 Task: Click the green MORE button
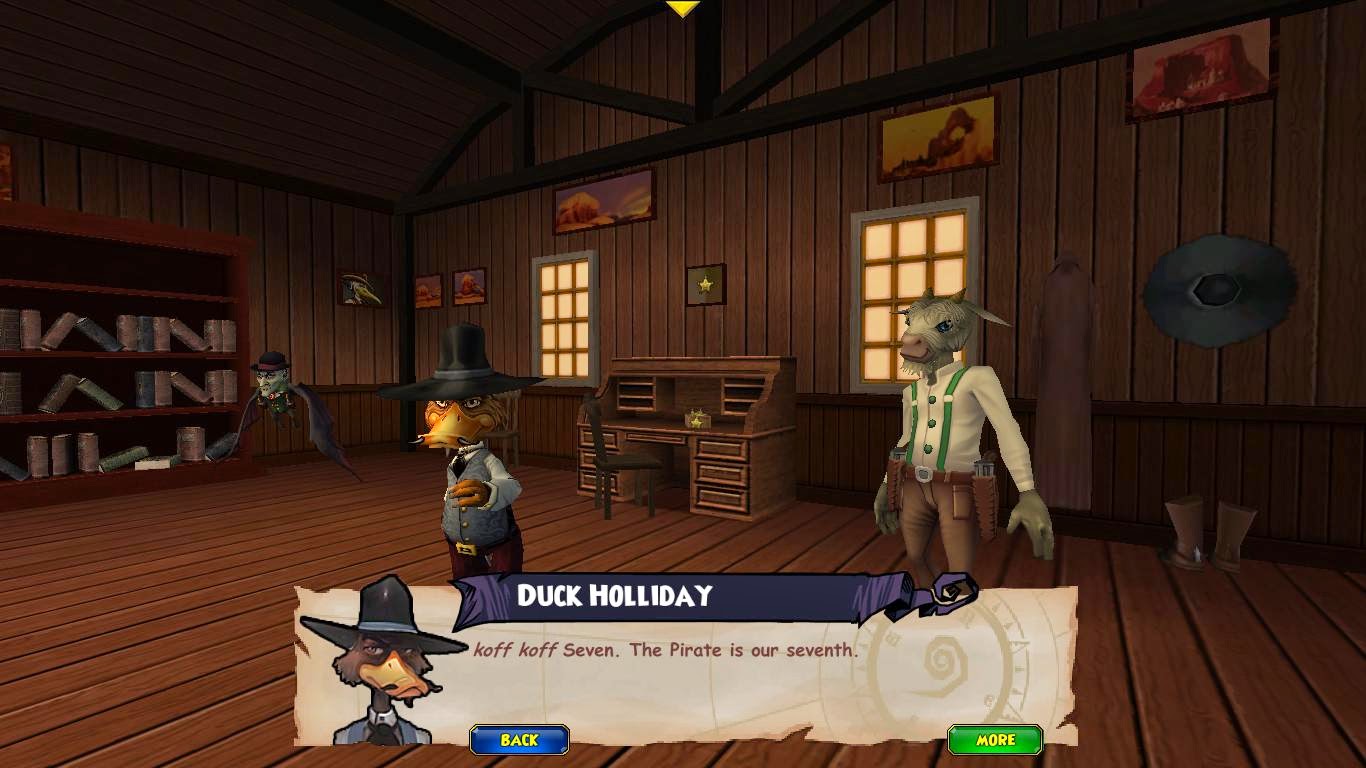coord(995,740)
